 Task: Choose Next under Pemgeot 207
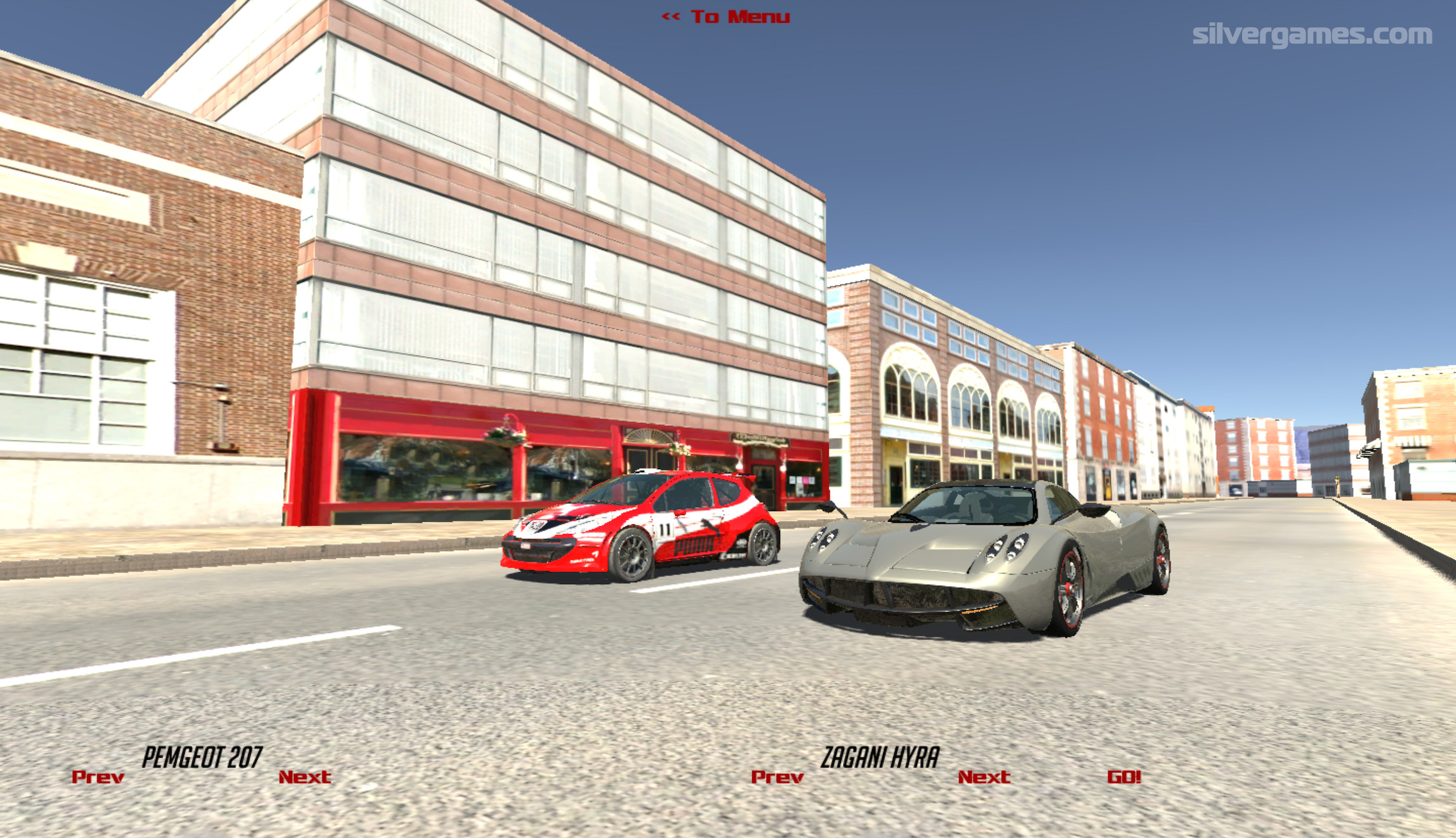[305, 777]
